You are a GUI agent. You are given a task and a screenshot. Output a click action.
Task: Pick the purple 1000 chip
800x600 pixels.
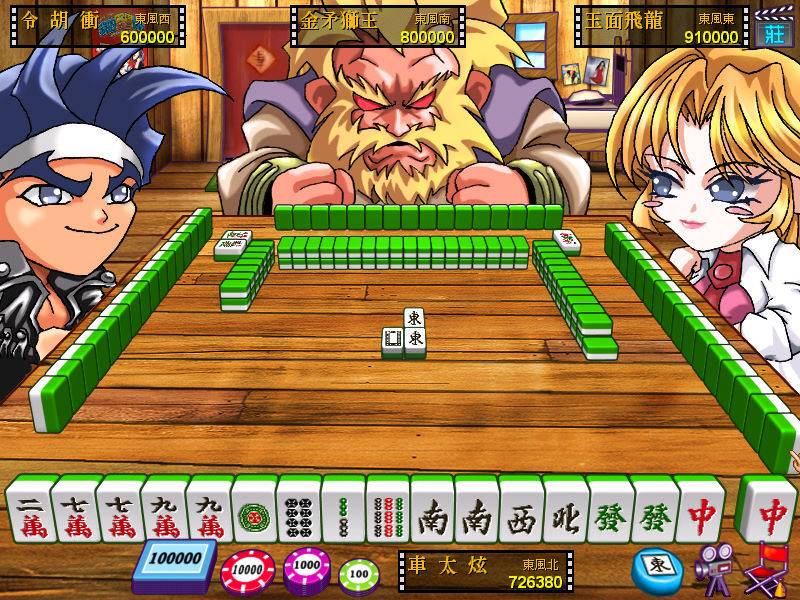pos(307,571)
